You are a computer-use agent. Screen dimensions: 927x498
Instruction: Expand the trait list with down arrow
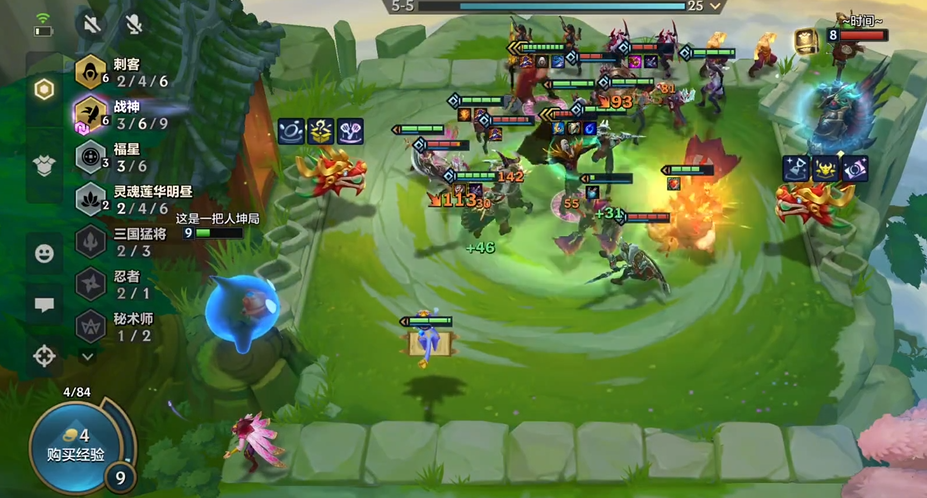coord(88,354)
